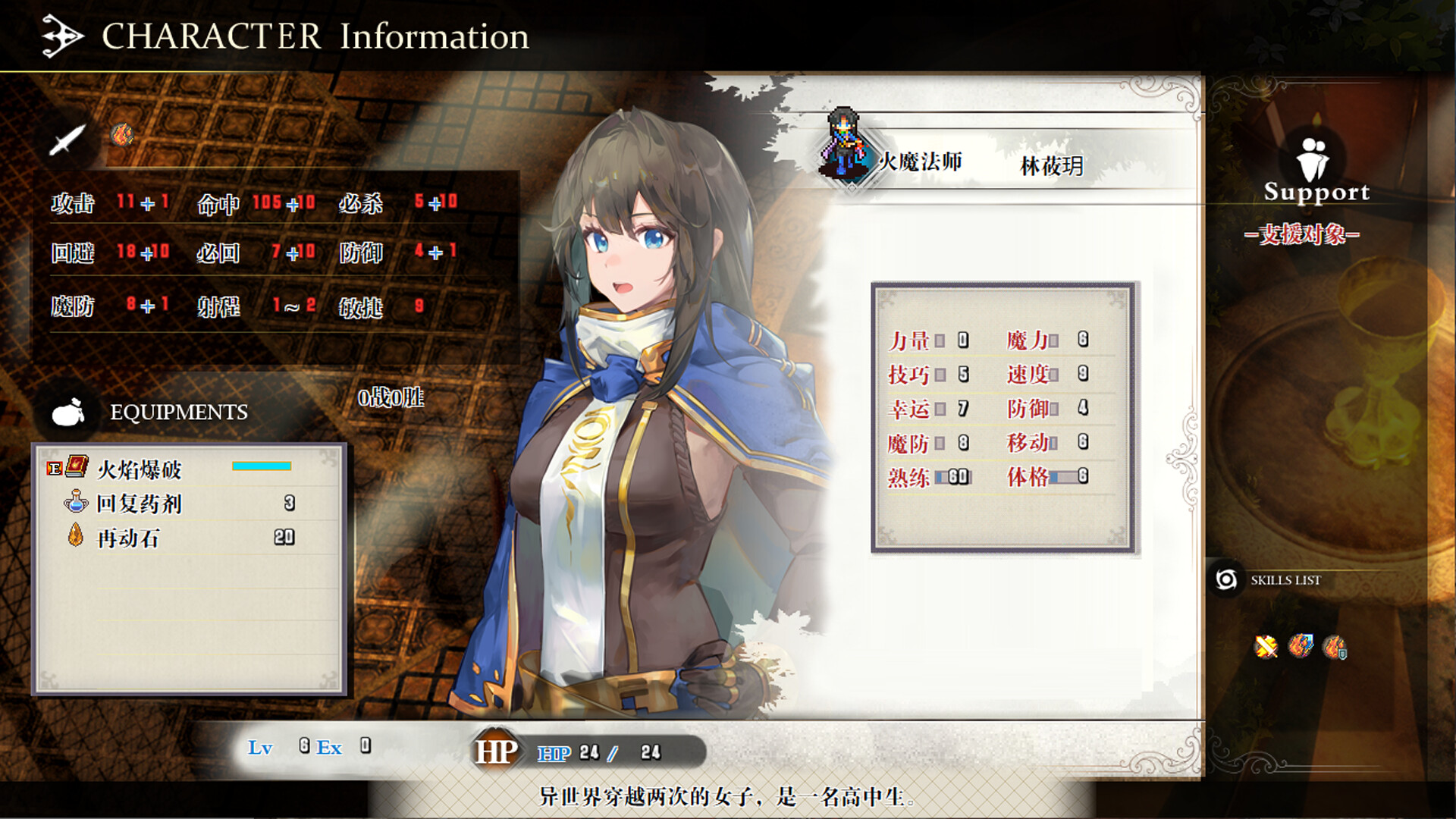Open the SKILLS LIST panel
The image size is (1456, 819).
coord(1287,580)
